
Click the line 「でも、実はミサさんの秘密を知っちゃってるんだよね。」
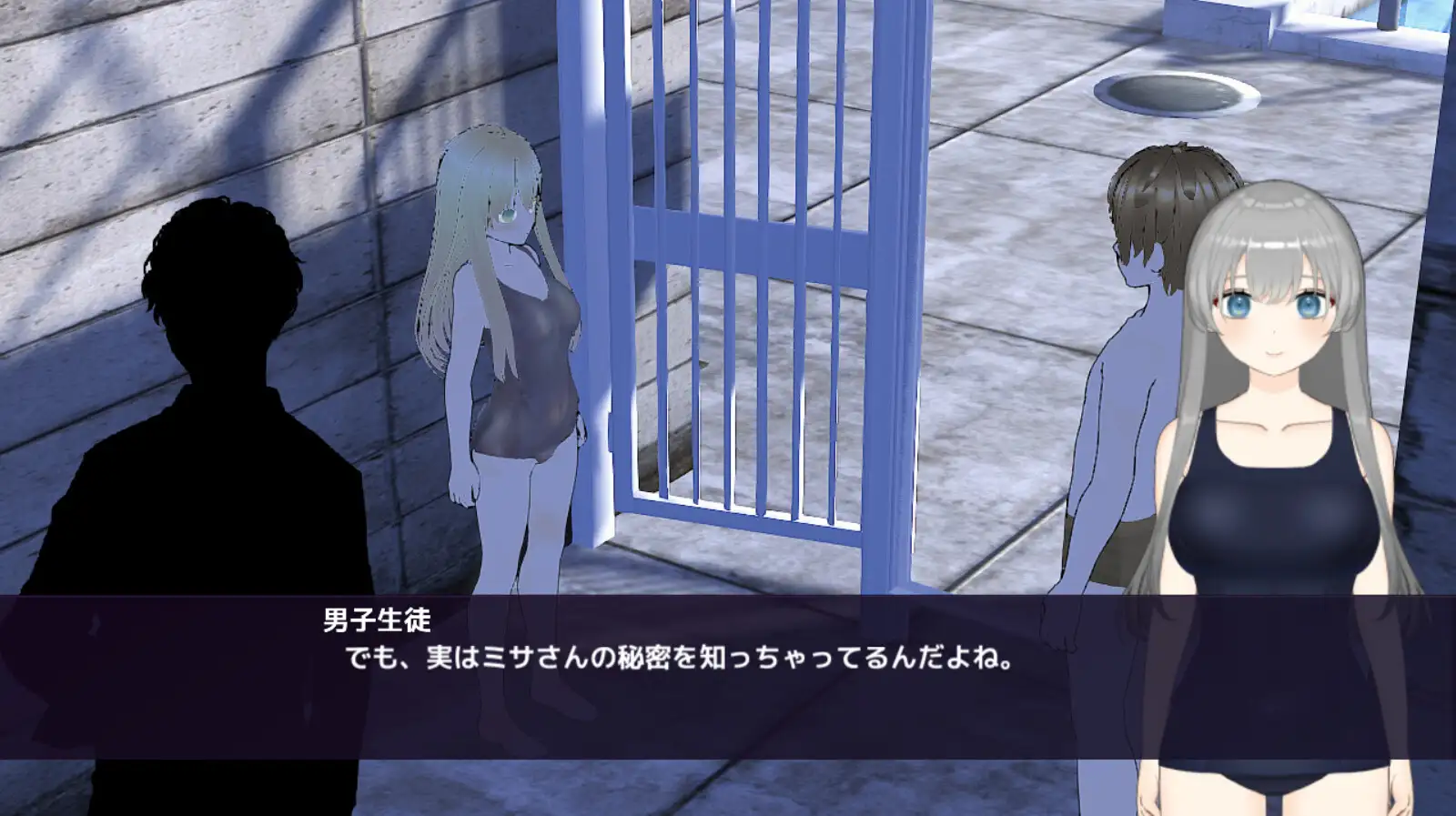pyautogui.click(x=682, y=657)
